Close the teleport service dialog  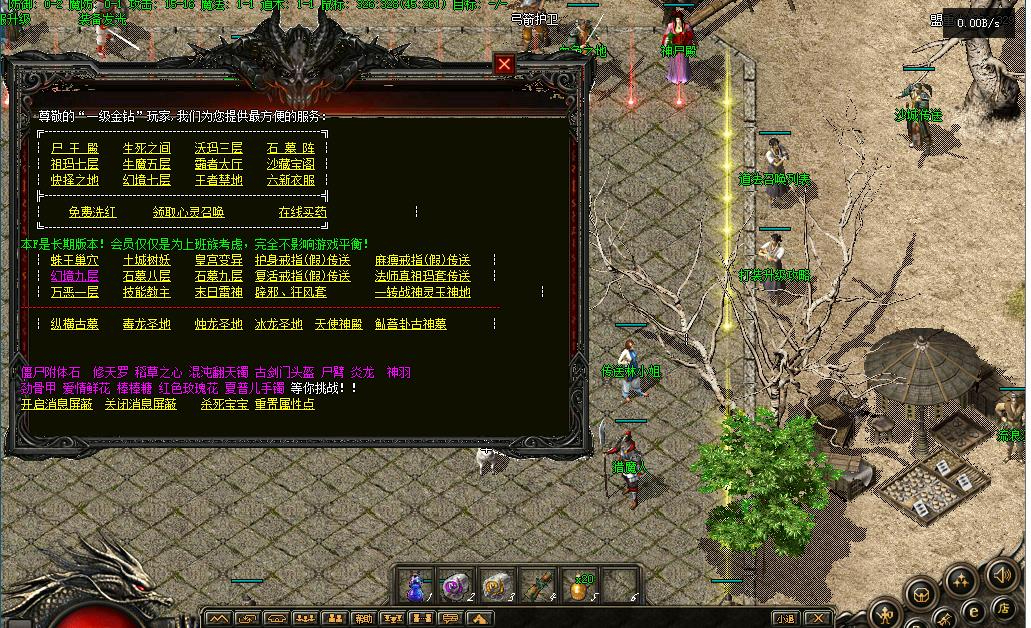point(505,65)
